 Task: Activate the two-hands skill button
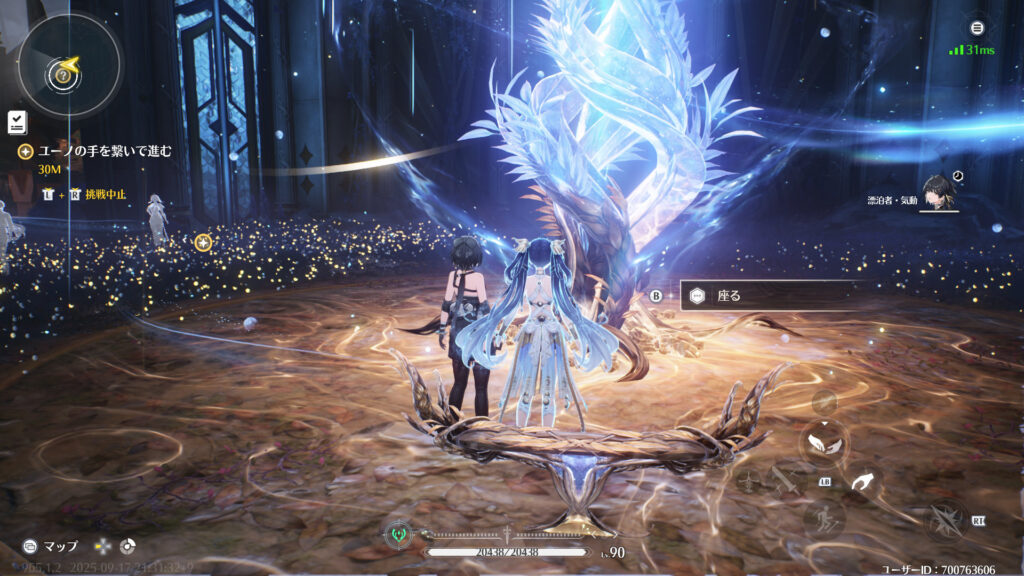(824, 444)
